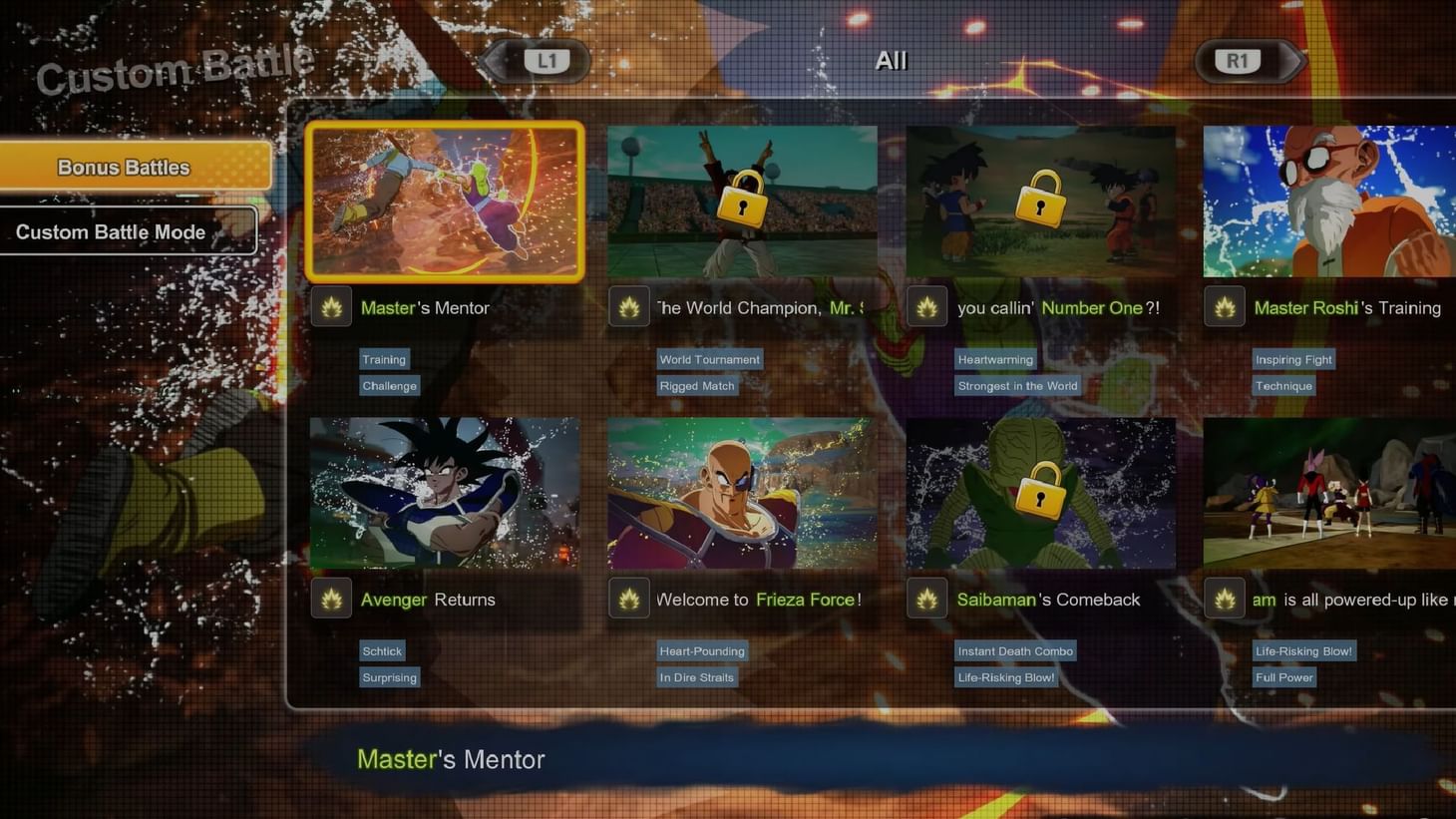Click the lock icon on the Number One battle

pyautogui.click(x=1040, y=202)
